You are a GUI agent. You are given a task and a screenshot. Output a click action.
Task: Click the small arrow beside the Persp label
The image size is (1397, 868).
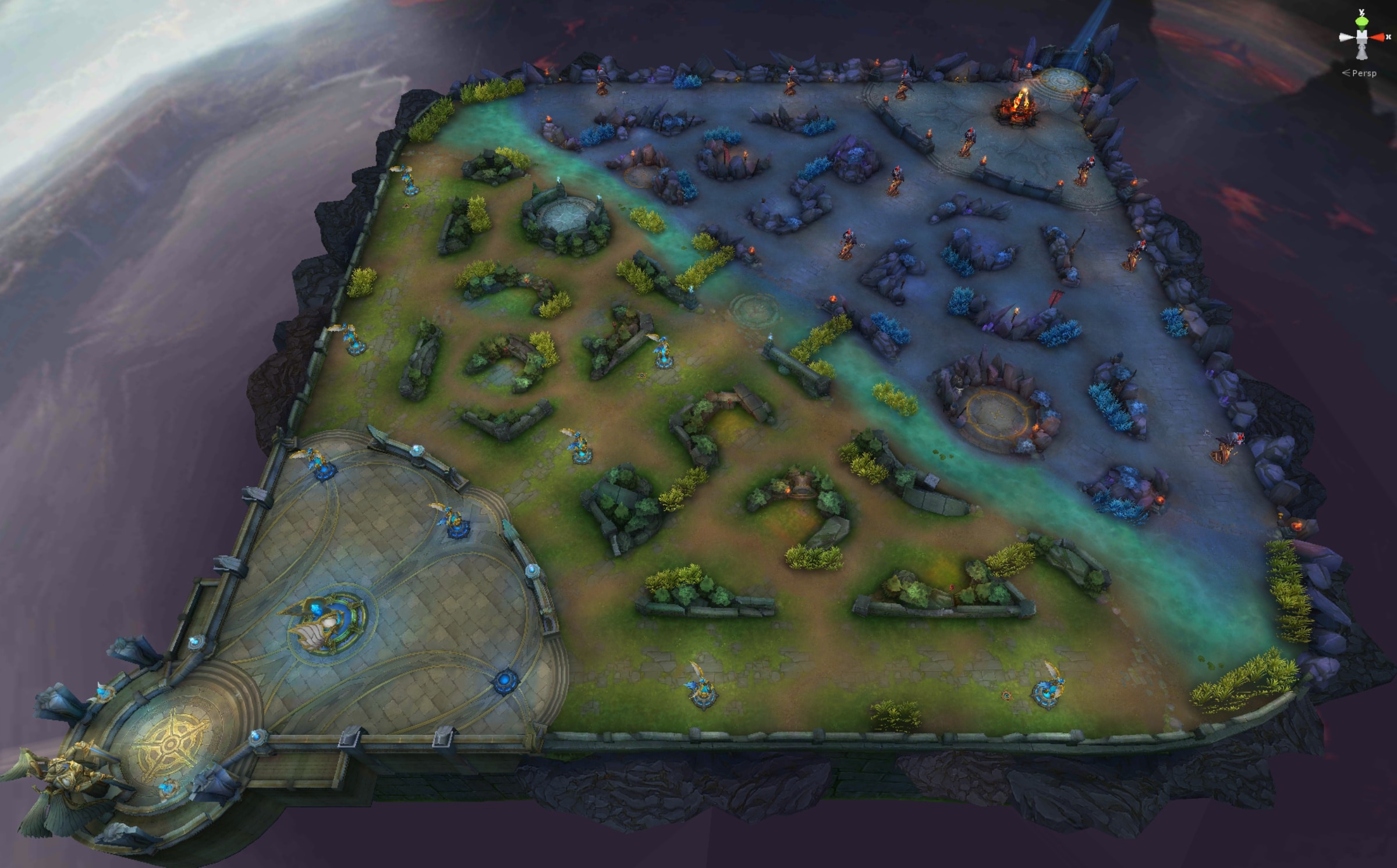1346,73
